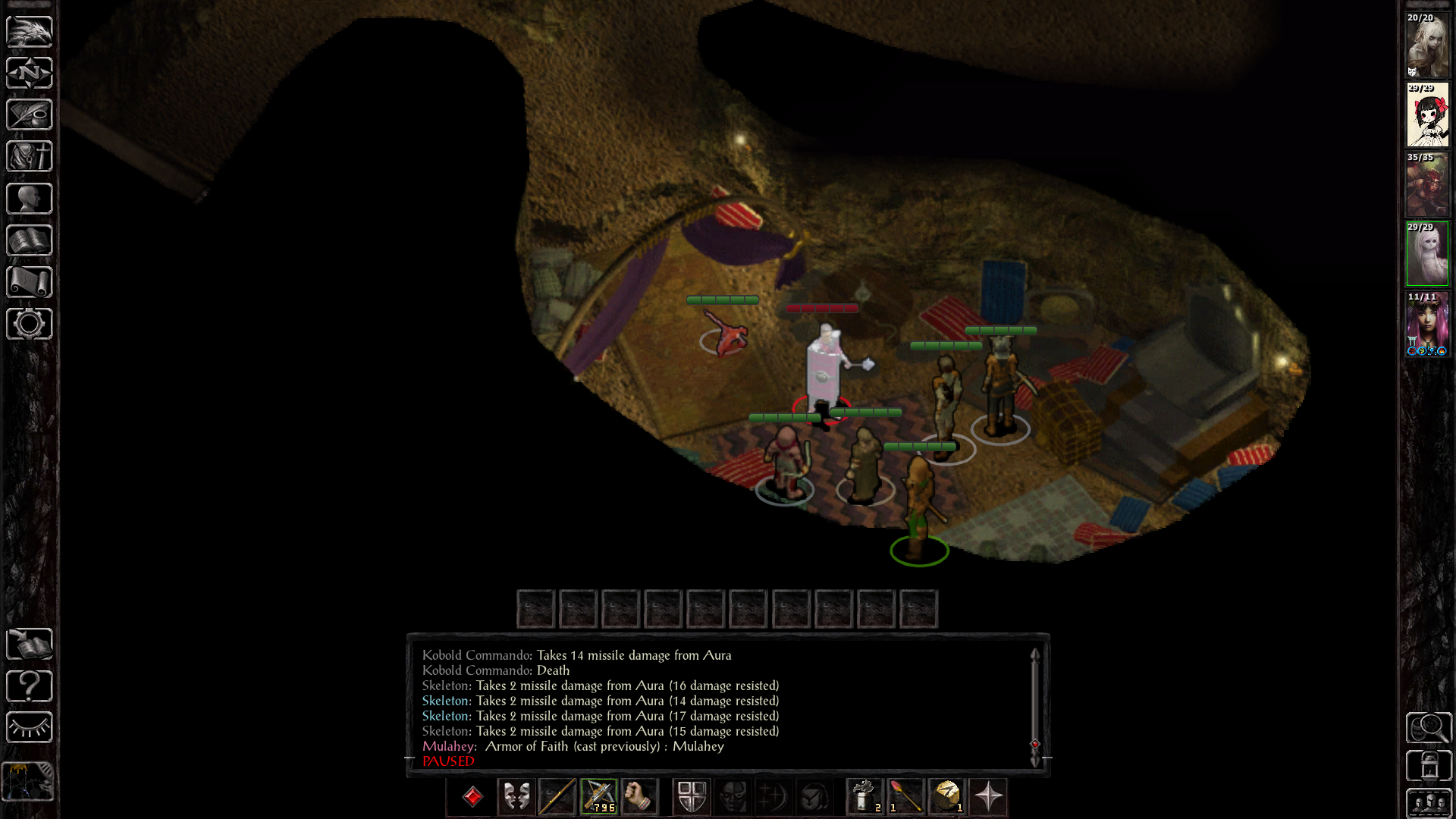Open the quick save book button
1456x819 pixels.
tap(30, 644)
